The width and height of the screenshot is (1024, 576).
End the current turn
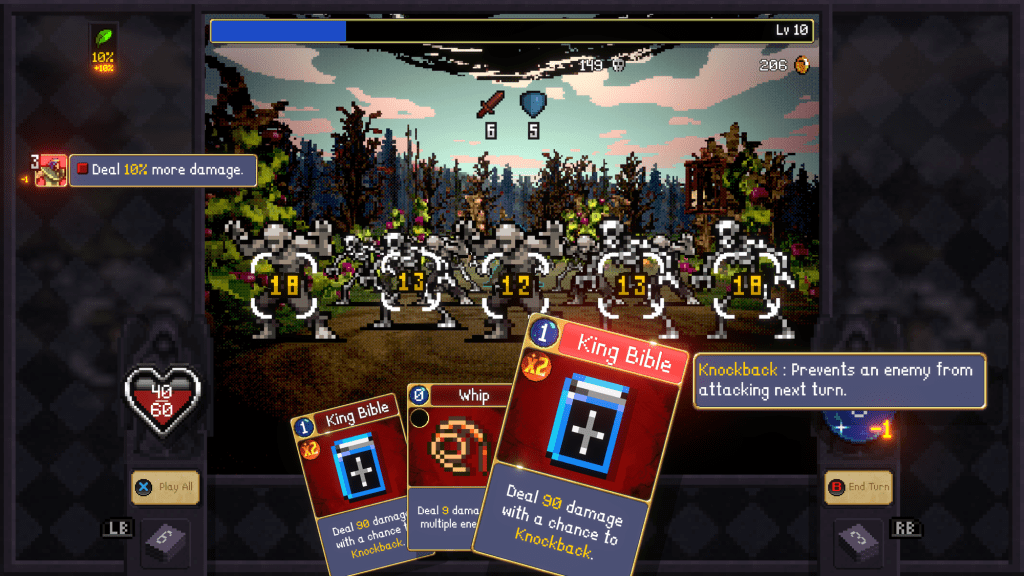click(x=858, y=487)
